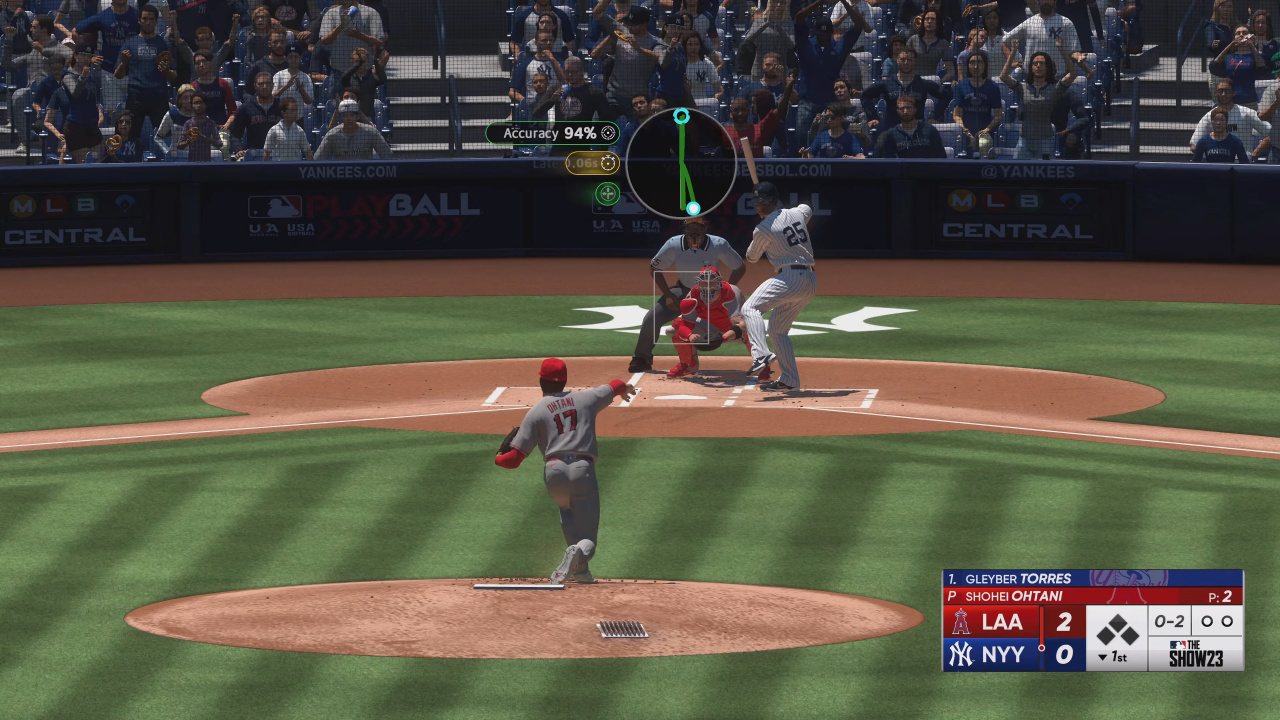
Task: Click the base runners diamond indicator
Action: point(1117,630)
